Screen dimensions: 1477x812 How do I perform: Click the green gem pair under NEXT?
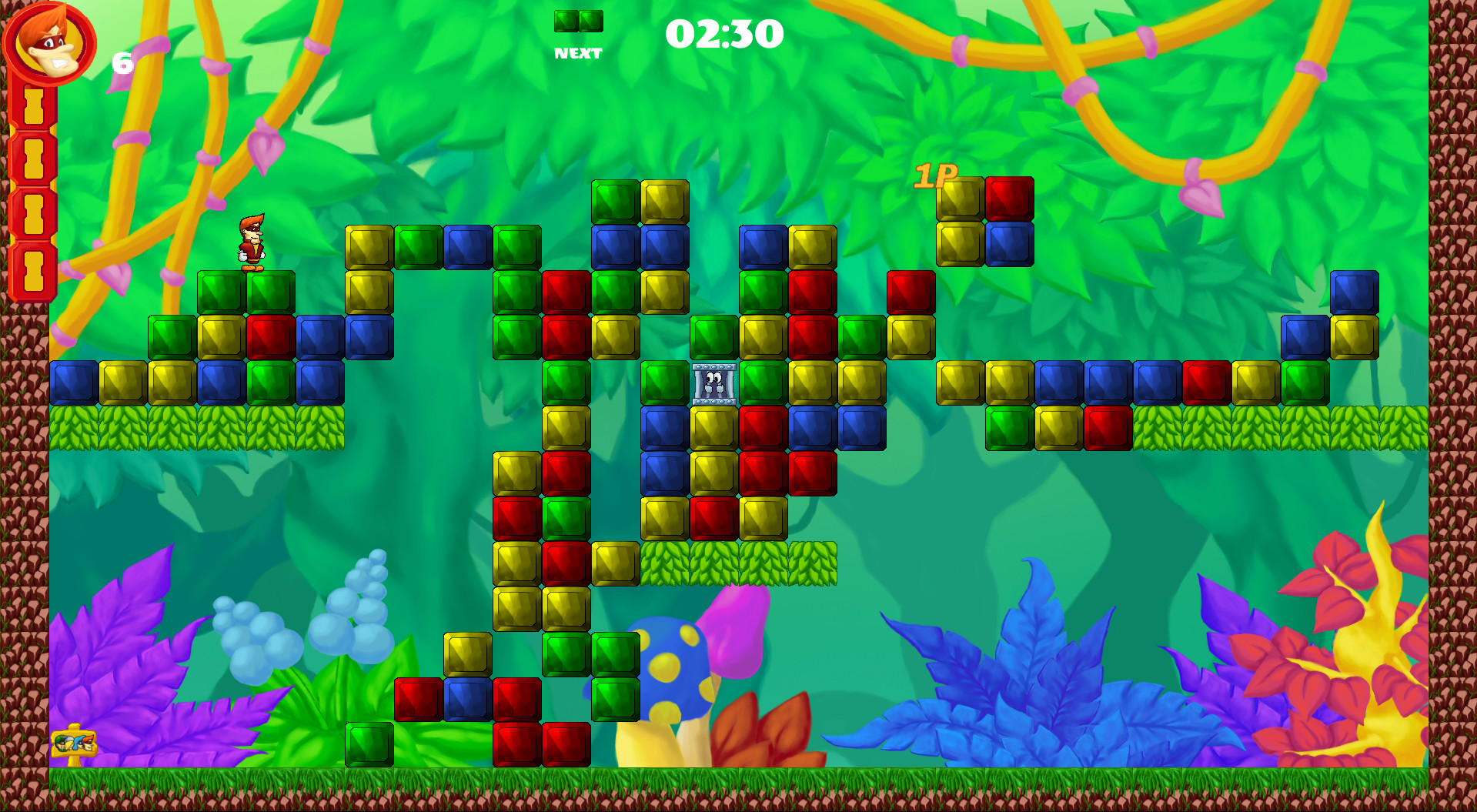coord(577,22)
